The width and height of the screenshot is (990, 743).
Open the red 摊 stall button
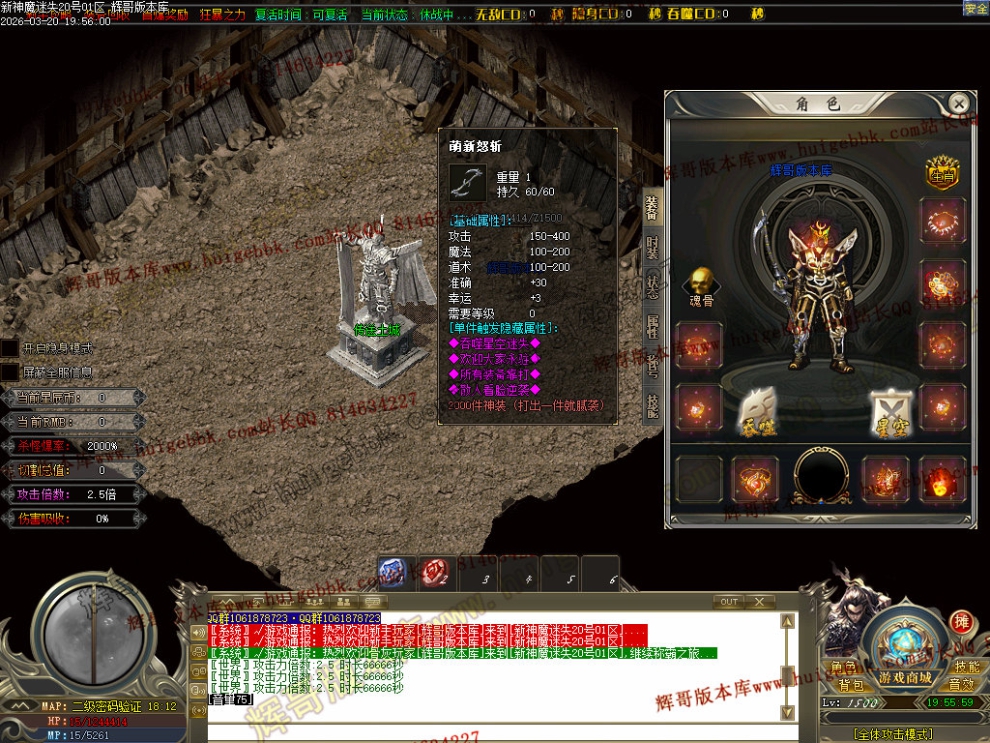[x=961, y=621]
